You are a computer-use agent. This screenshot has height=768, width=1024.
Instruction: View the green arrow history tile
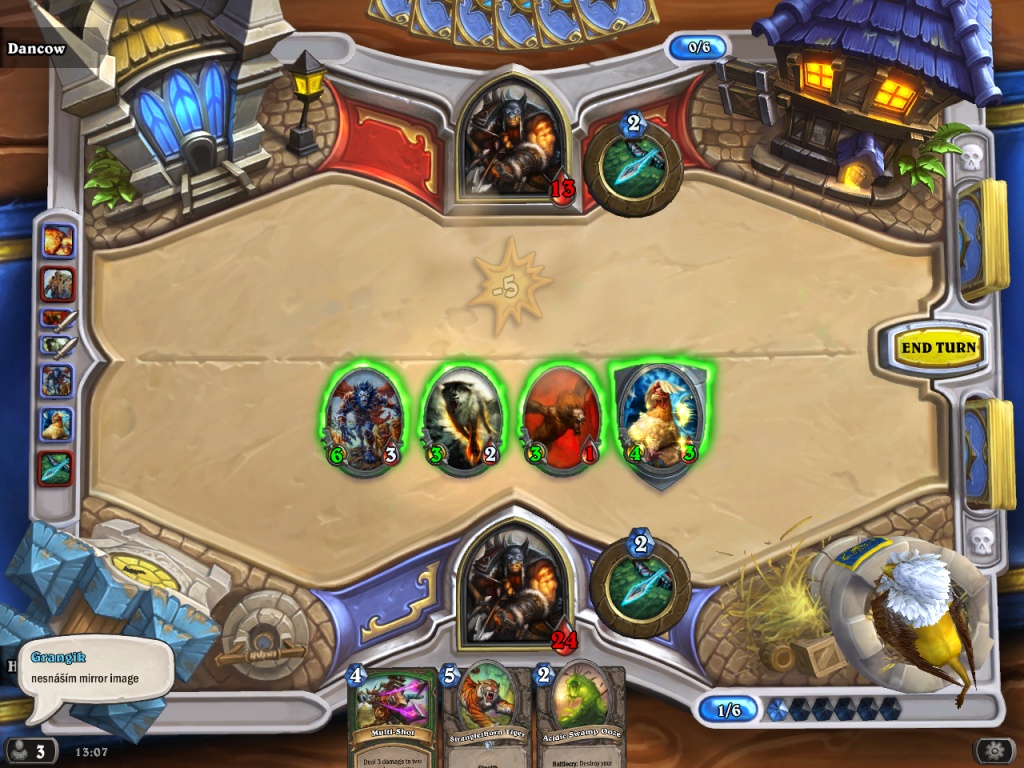pos(57,468)
